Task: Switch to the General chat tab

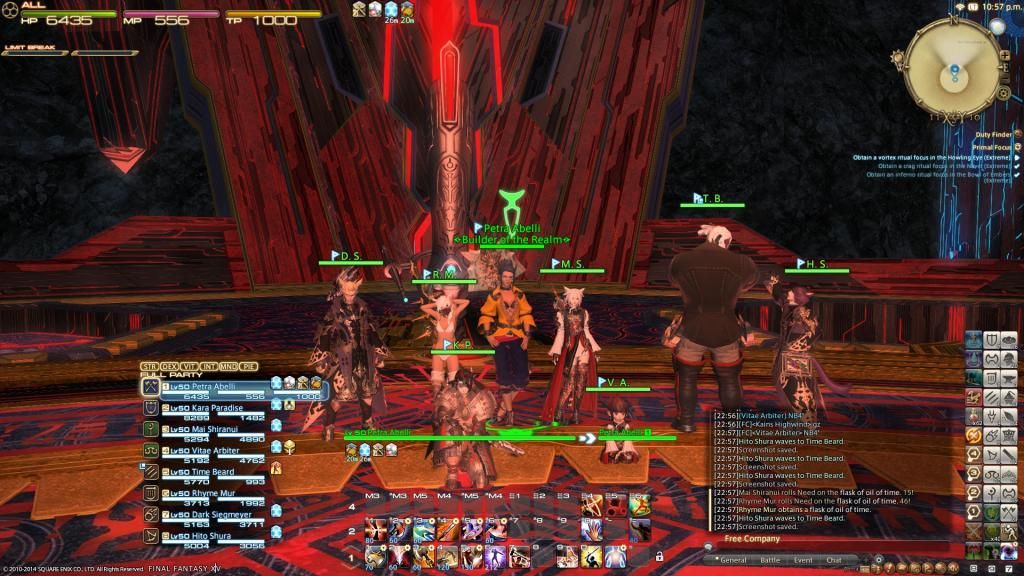Action: pyautogui.click(x=733, y=560)
